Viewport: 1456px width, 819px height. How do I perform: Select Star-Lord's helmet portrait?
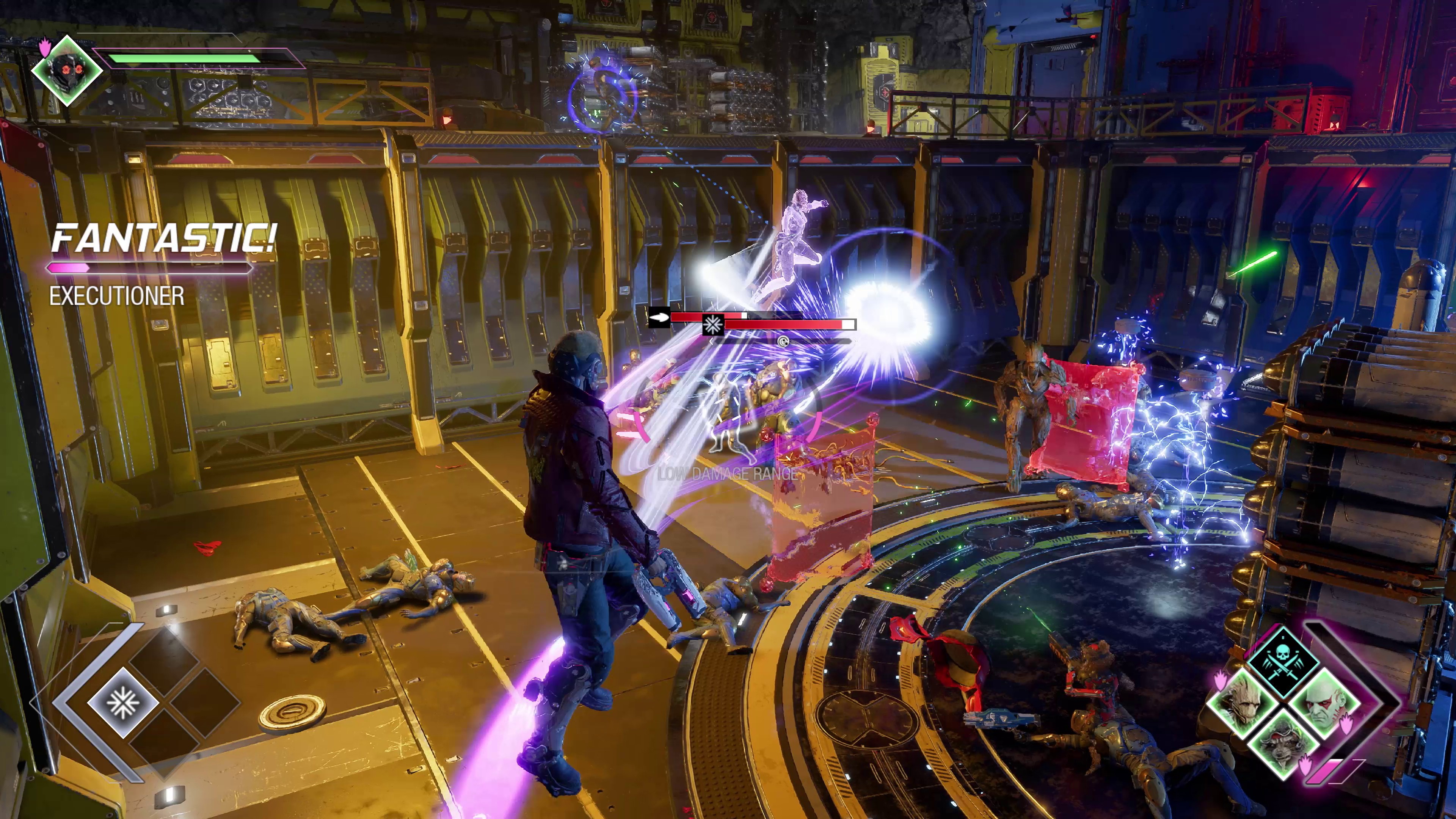tap(67, 71)
